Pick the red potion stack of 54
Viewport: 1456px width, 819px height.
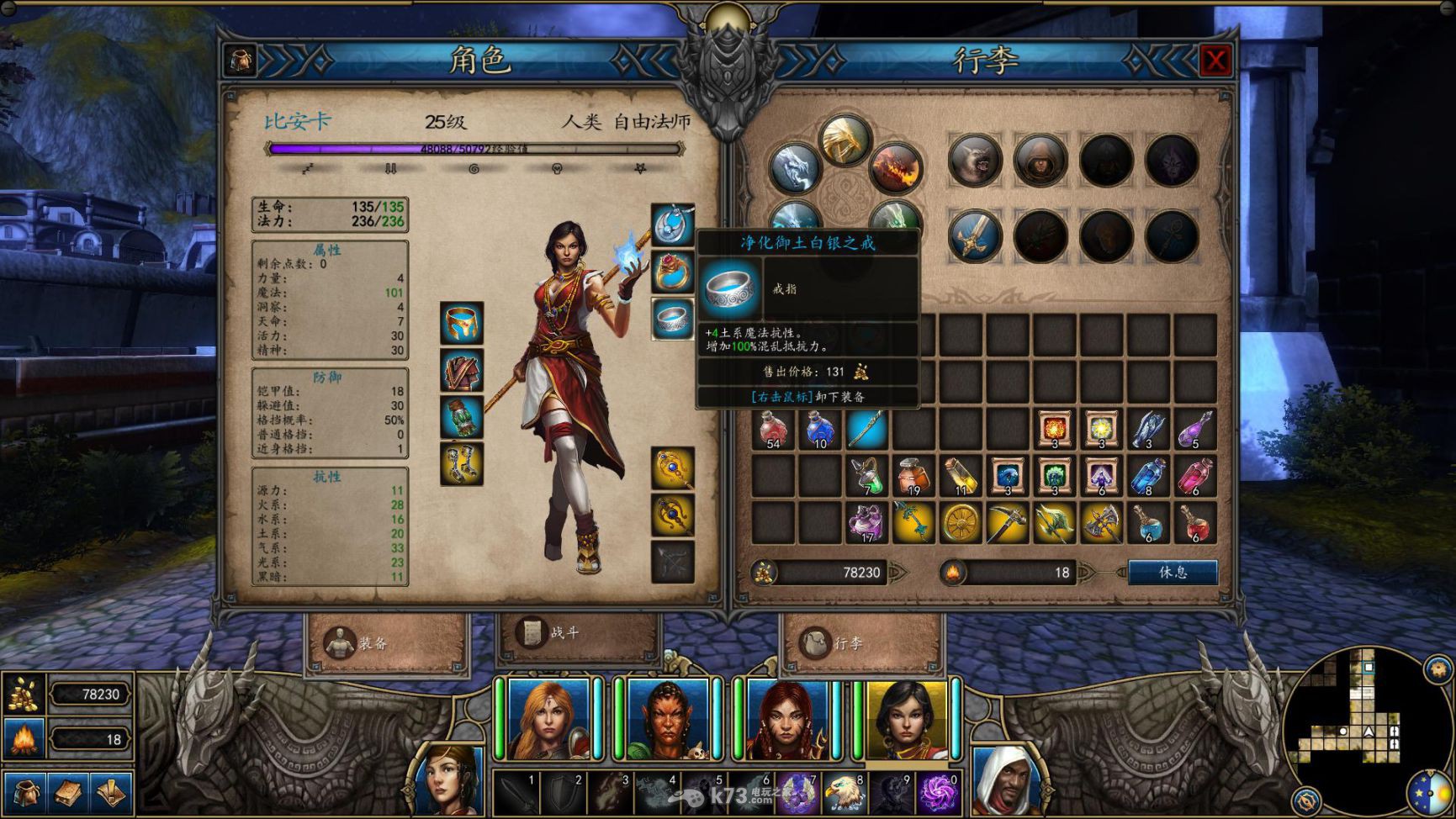[773, 429]
